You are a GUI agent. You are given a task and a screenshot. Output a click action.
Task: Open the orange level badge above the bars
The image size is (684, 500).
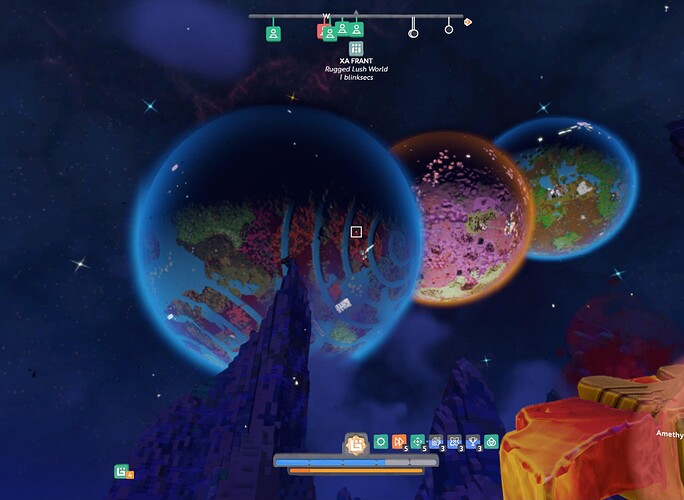click(353, 443)
